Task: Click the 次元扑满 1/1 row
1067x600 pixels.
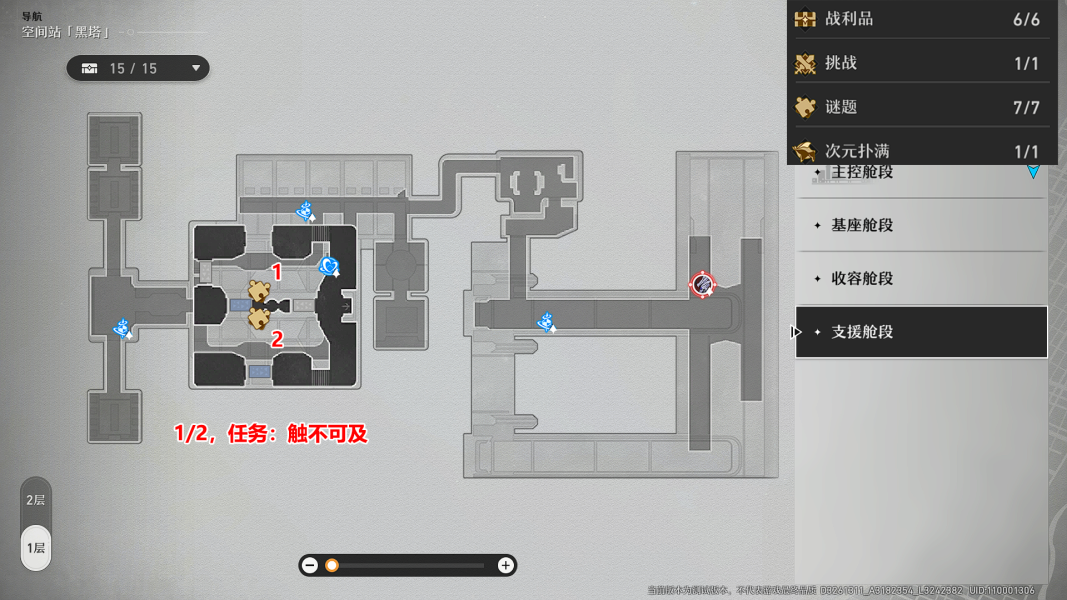Action: click(x=920, y=151)
